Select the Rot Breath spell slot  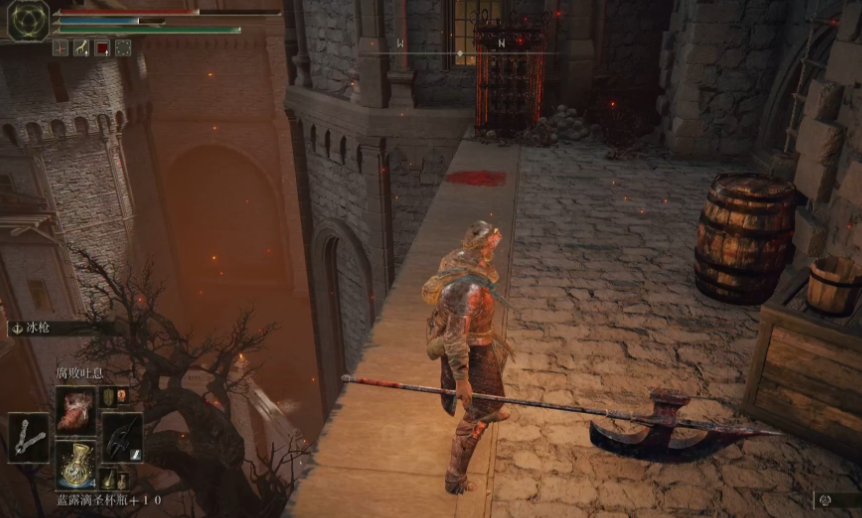coord(76,409)
